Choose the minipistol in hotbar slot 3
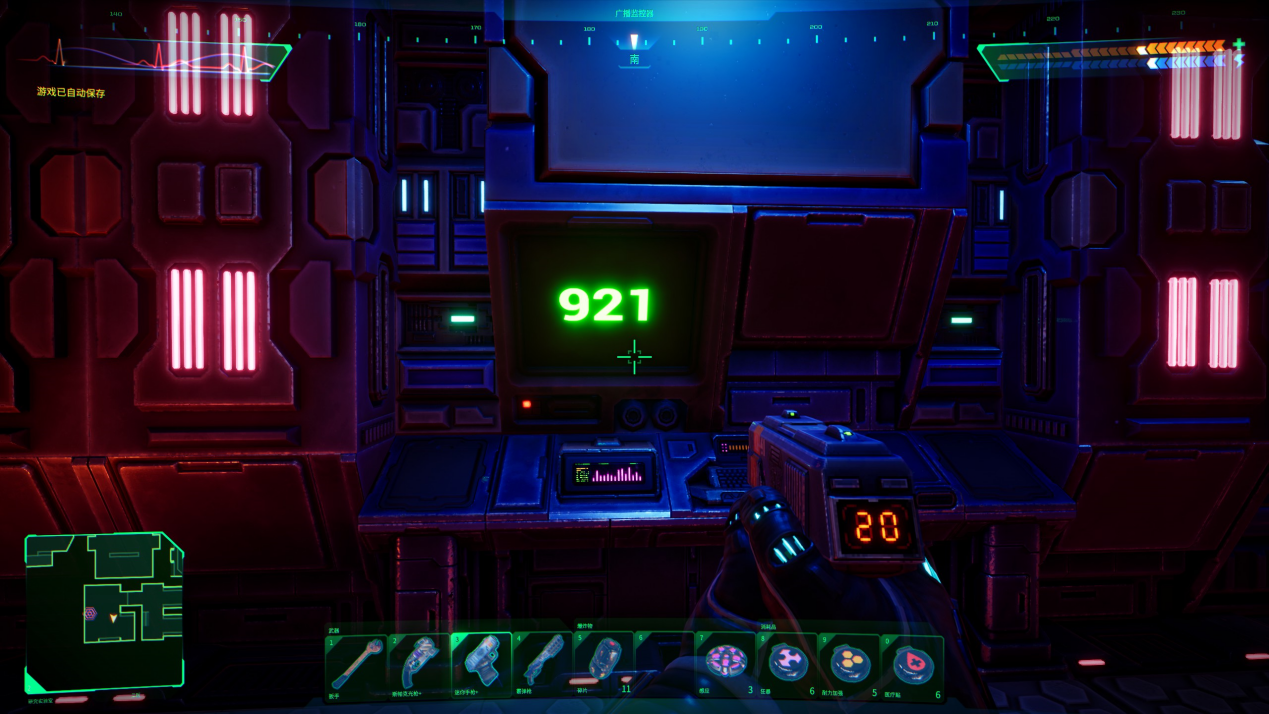The image size is (1269, 714). coord(482,664)
